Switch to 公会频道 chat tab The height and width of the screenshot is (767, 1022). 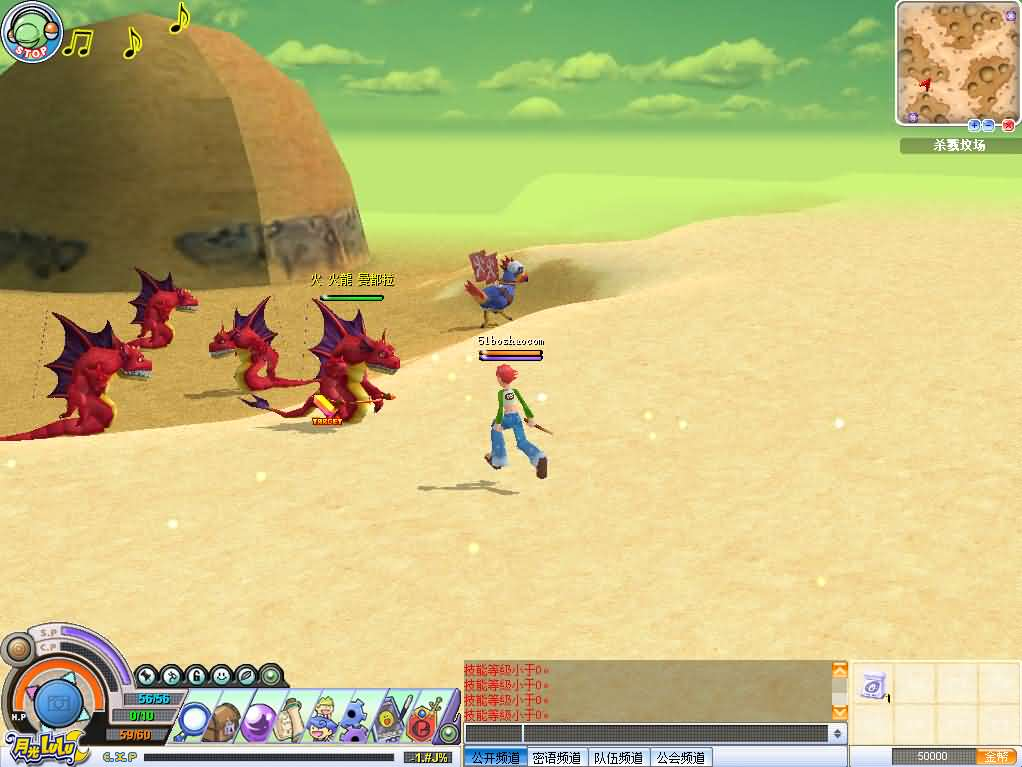[x=681, y=758]
